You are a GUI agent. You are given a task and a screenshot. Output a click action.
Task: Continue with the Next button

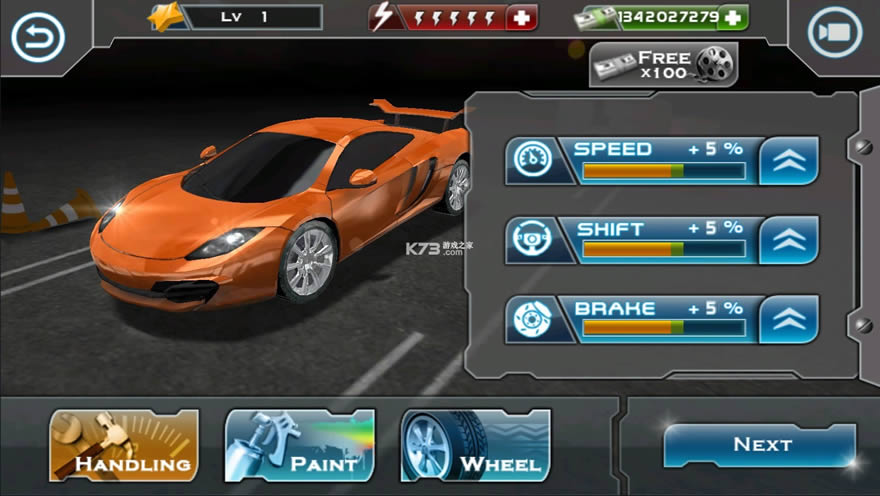[760, 445]
